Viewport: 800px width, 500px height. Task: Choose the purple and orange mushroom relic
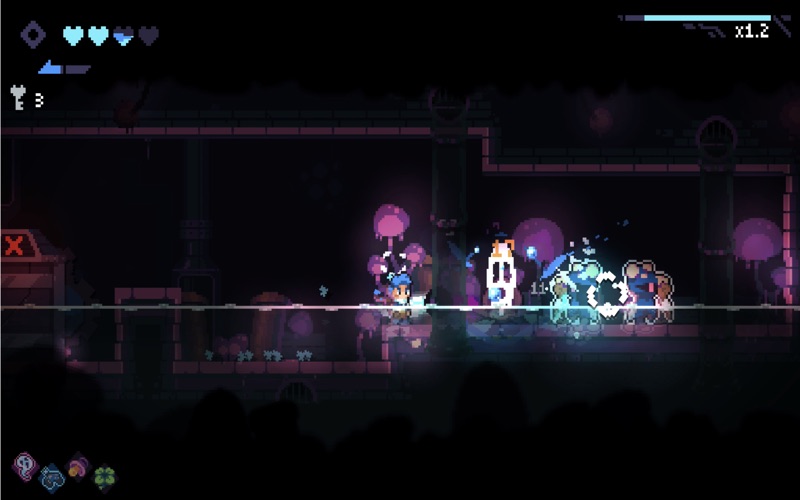click(x=77, y=466)
